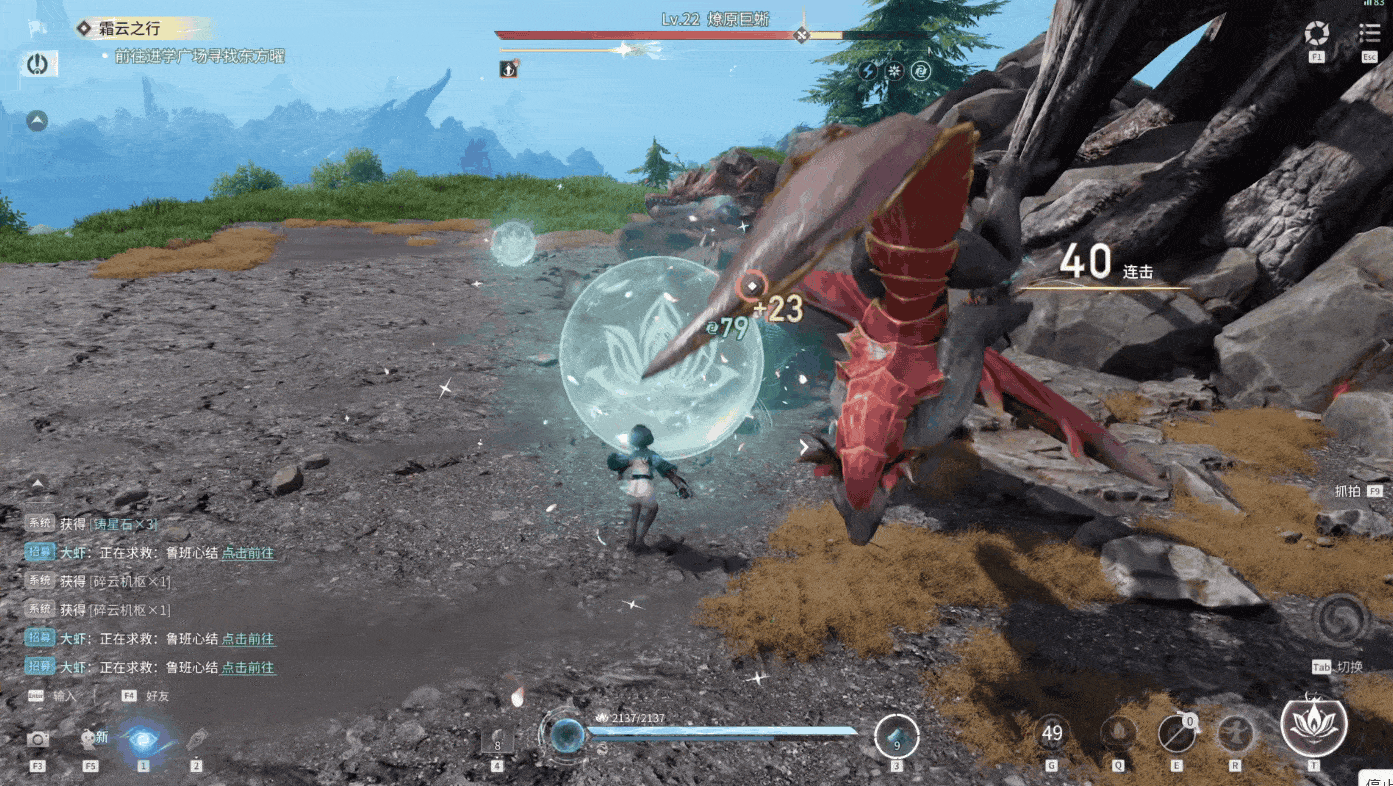Open the aperture wheel icon
This screenshot has height=786, width=1393.
(x=1317, y=35)
